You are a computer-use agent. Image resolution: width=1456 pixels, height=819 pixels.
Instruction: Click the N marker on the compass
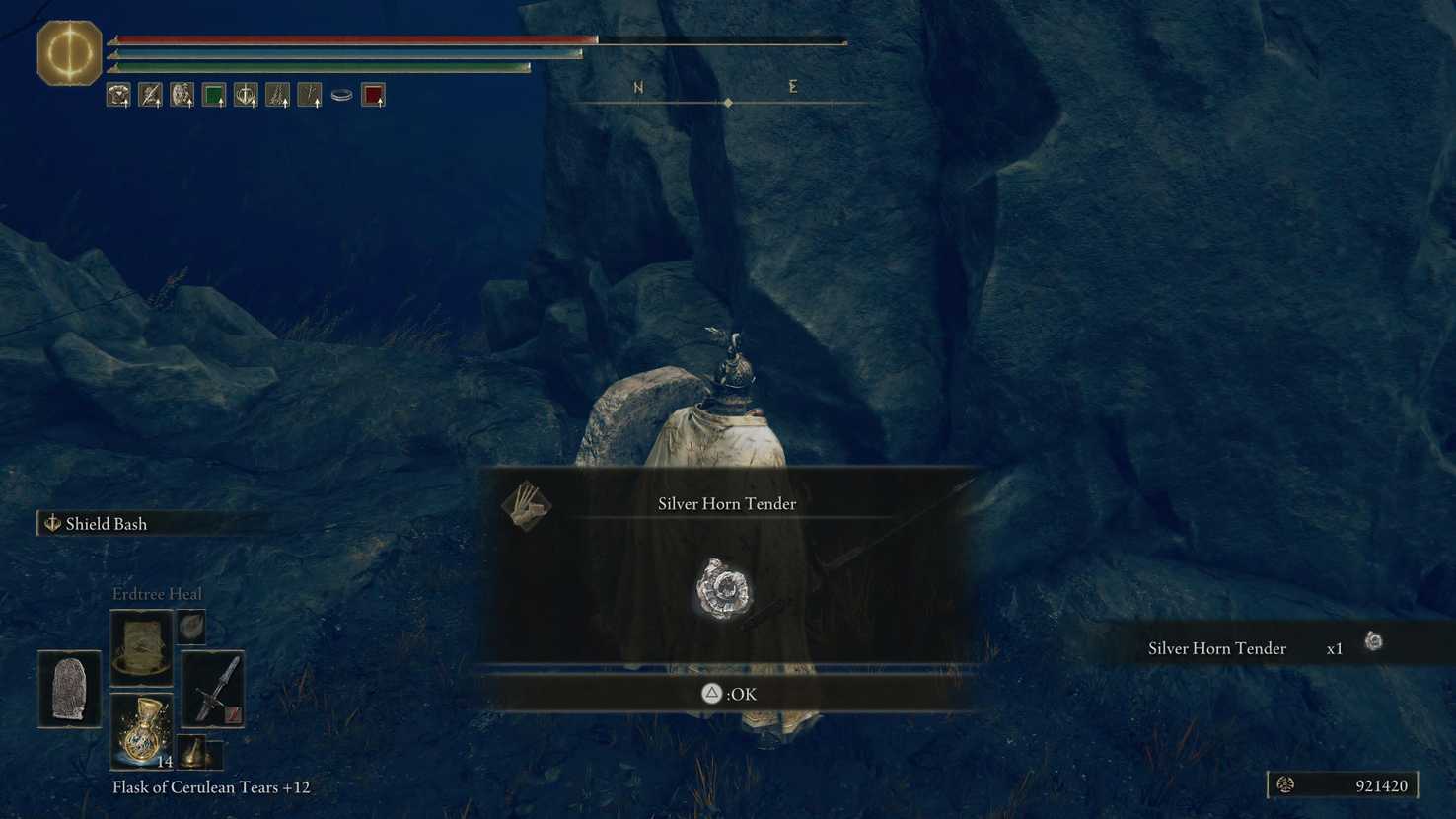pyautogui.click(x=637, y=87)
